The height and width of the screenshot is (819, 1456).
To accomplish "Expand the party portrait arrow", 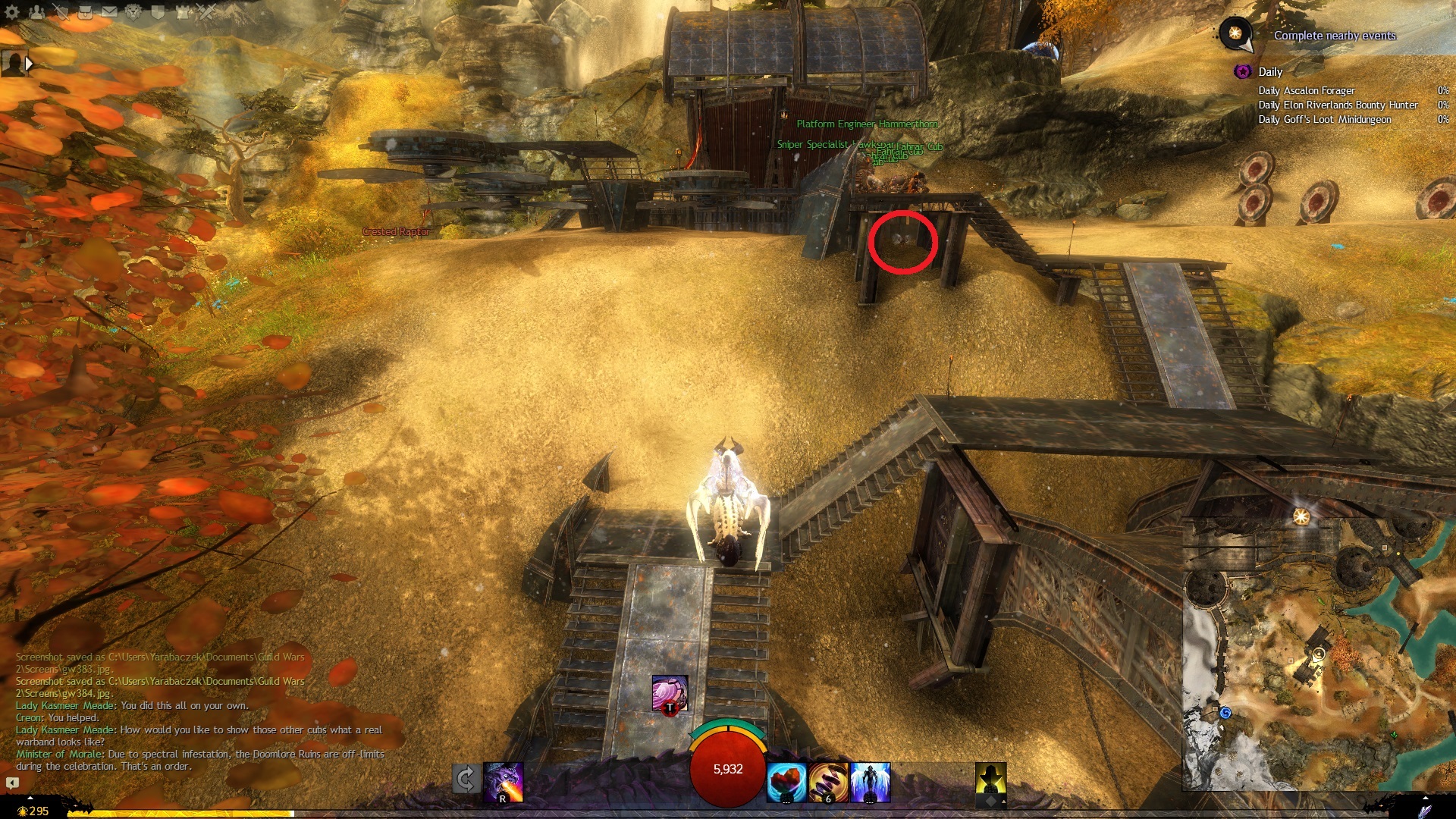I will (x=29, y=64).
